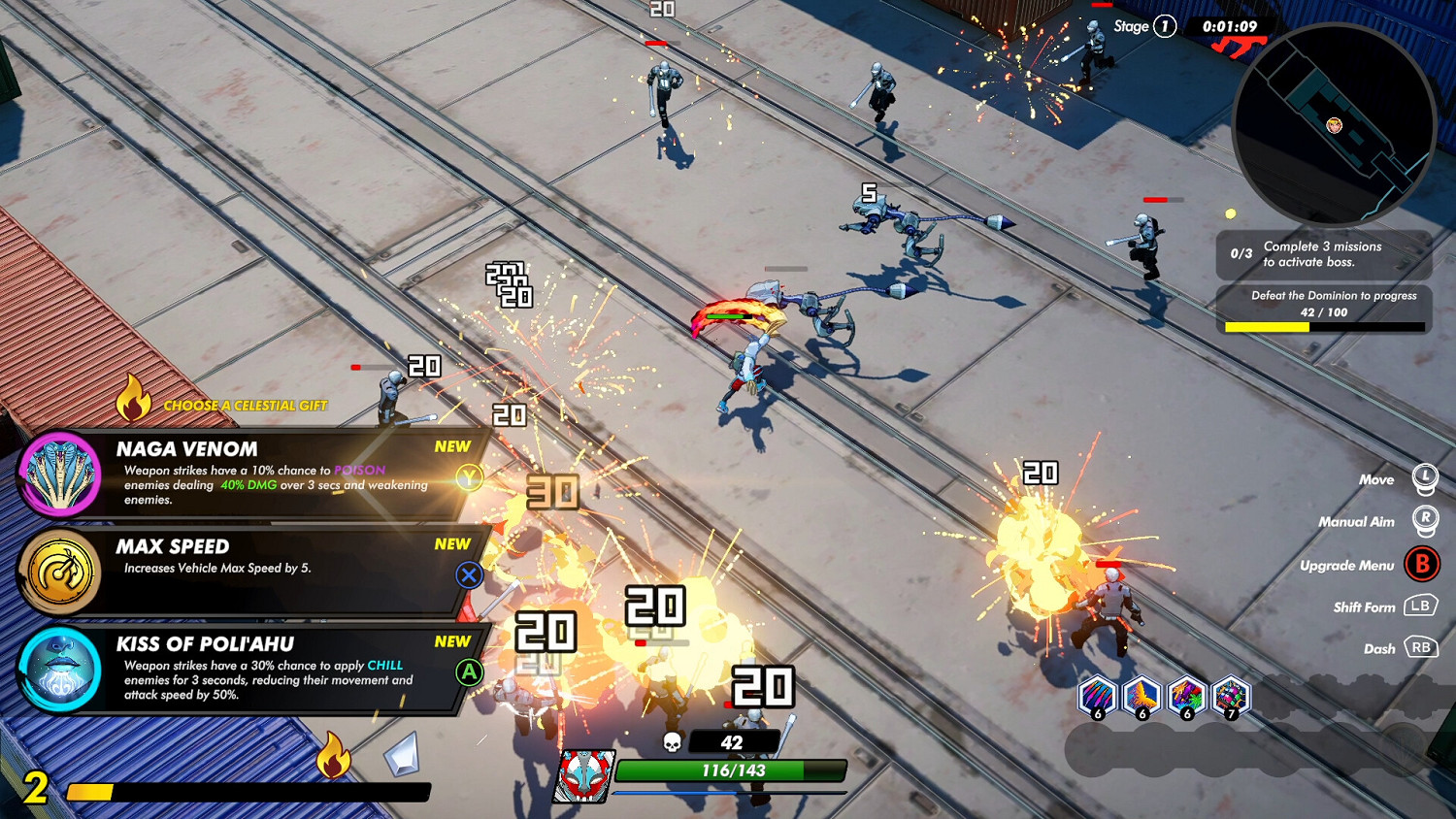
Task: Click the orange player marker on the minimap
Action: (x=1333, y=125)
